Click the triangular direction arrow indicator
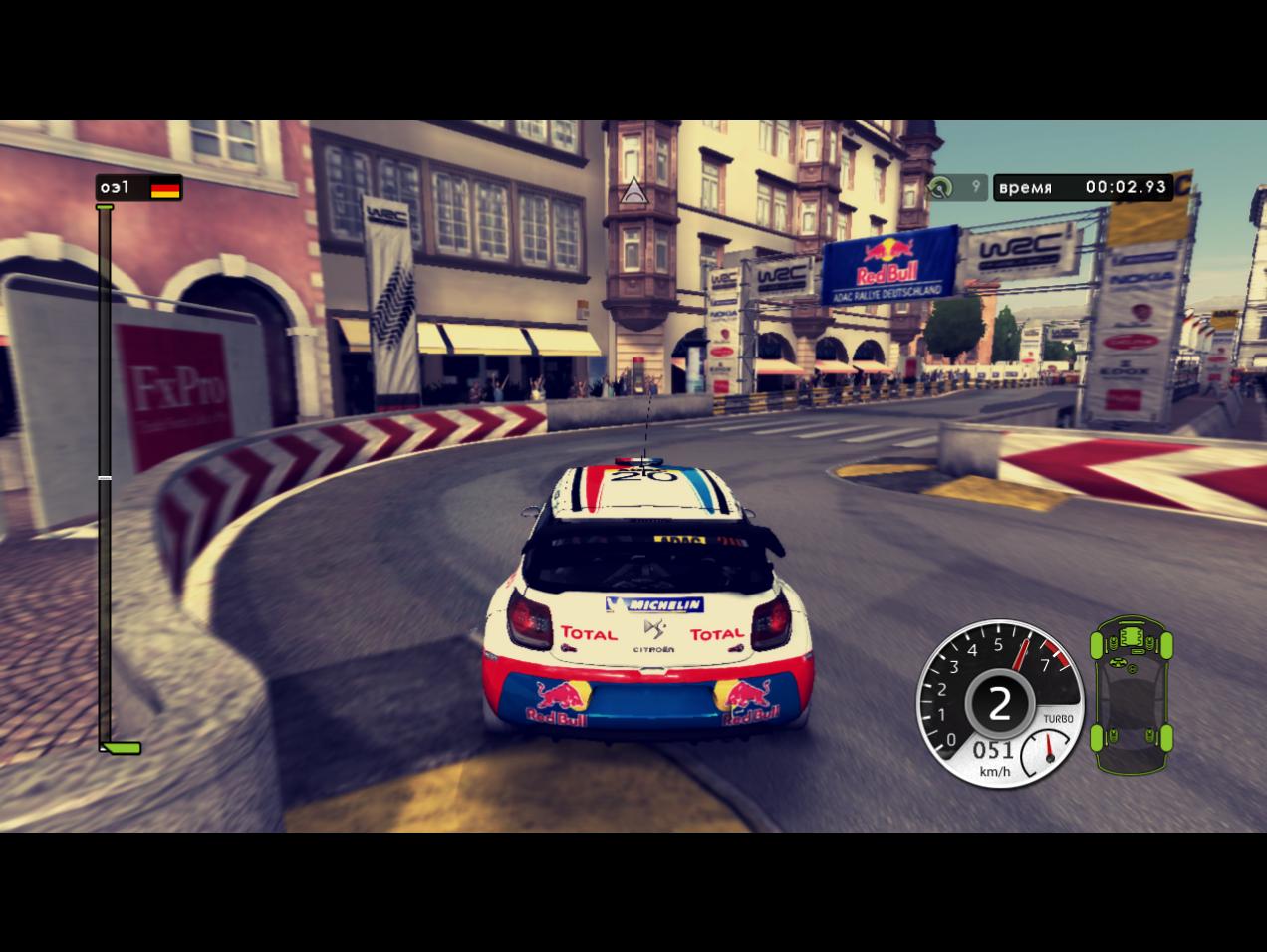This screenshot has width=1267, height=952. point(632,191)
